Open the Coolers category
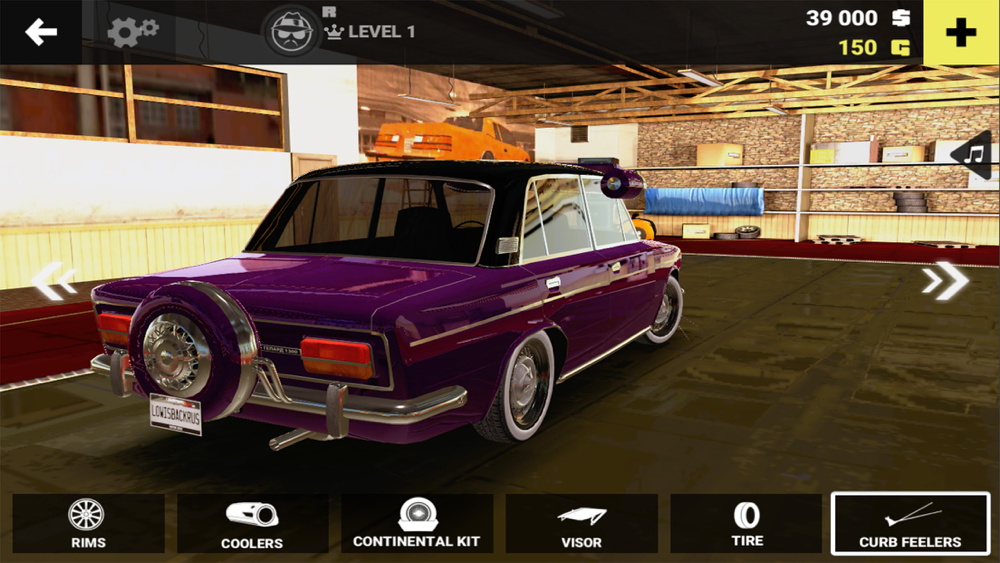This screenshot has height=563, width=1000. [x=252, y=524]
